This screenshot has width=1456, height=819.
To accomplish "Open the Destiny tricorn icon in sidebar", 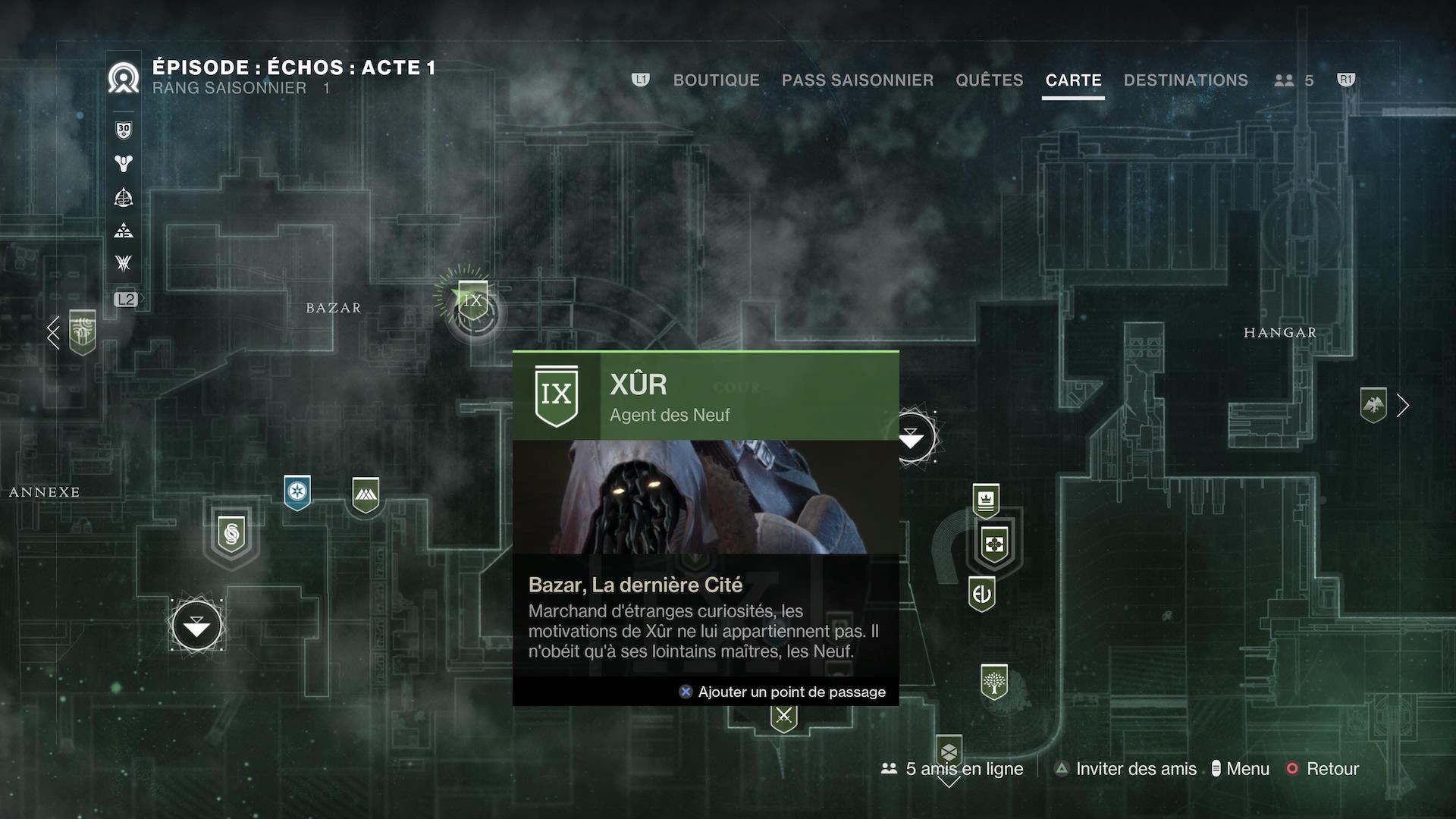I will (x=124, y=163).
